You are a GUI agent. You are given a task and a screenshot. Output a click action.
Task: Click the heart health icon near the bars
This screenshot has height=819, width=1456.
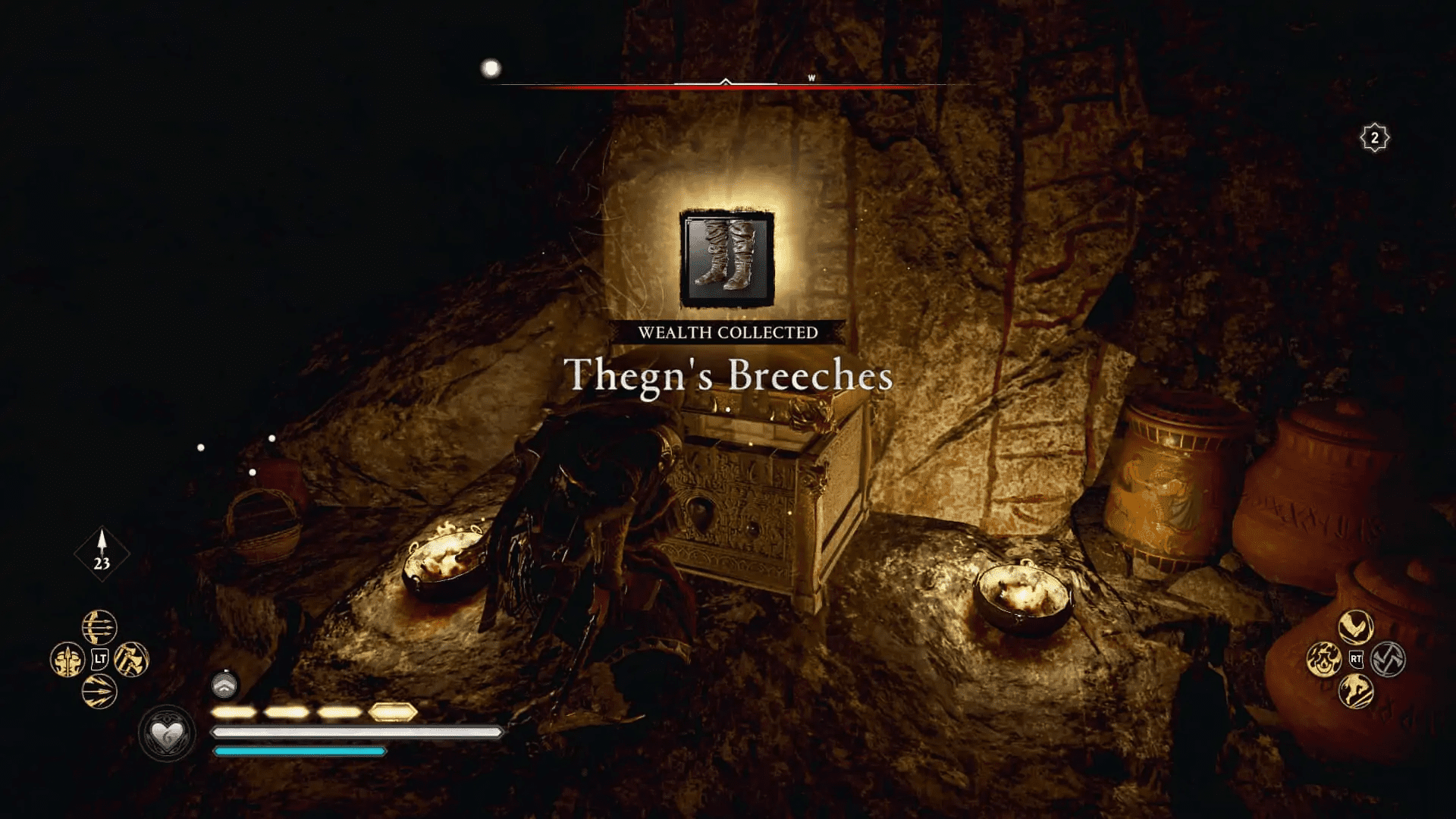[167, 734]
